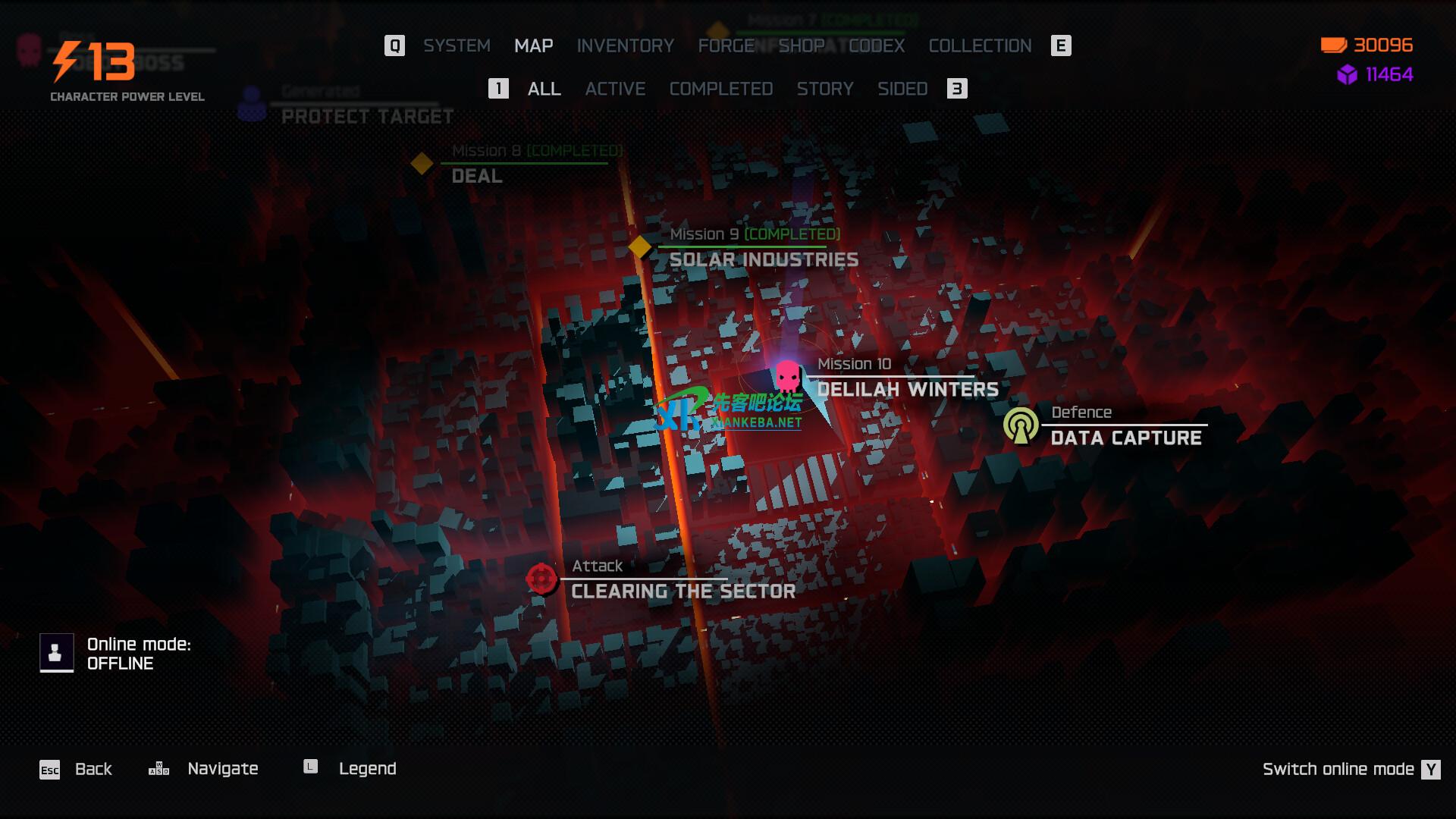The width and height of the screenshot is (1456, 819).
Task: Open the System tab
Action: tap(457, 45)
